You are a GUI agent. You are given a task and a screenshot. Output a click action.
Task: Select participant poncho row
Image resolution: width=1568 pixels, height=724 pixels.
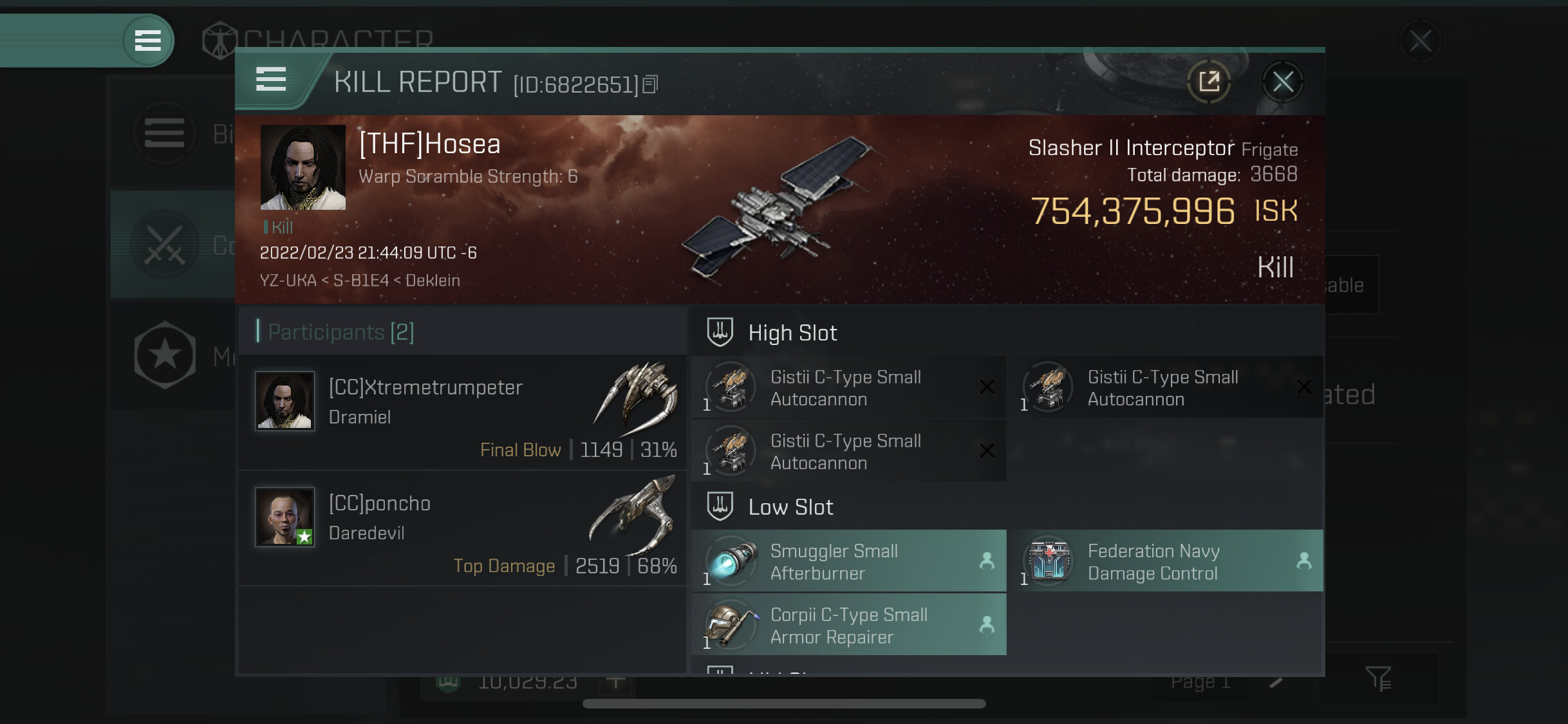coord(462,528)
